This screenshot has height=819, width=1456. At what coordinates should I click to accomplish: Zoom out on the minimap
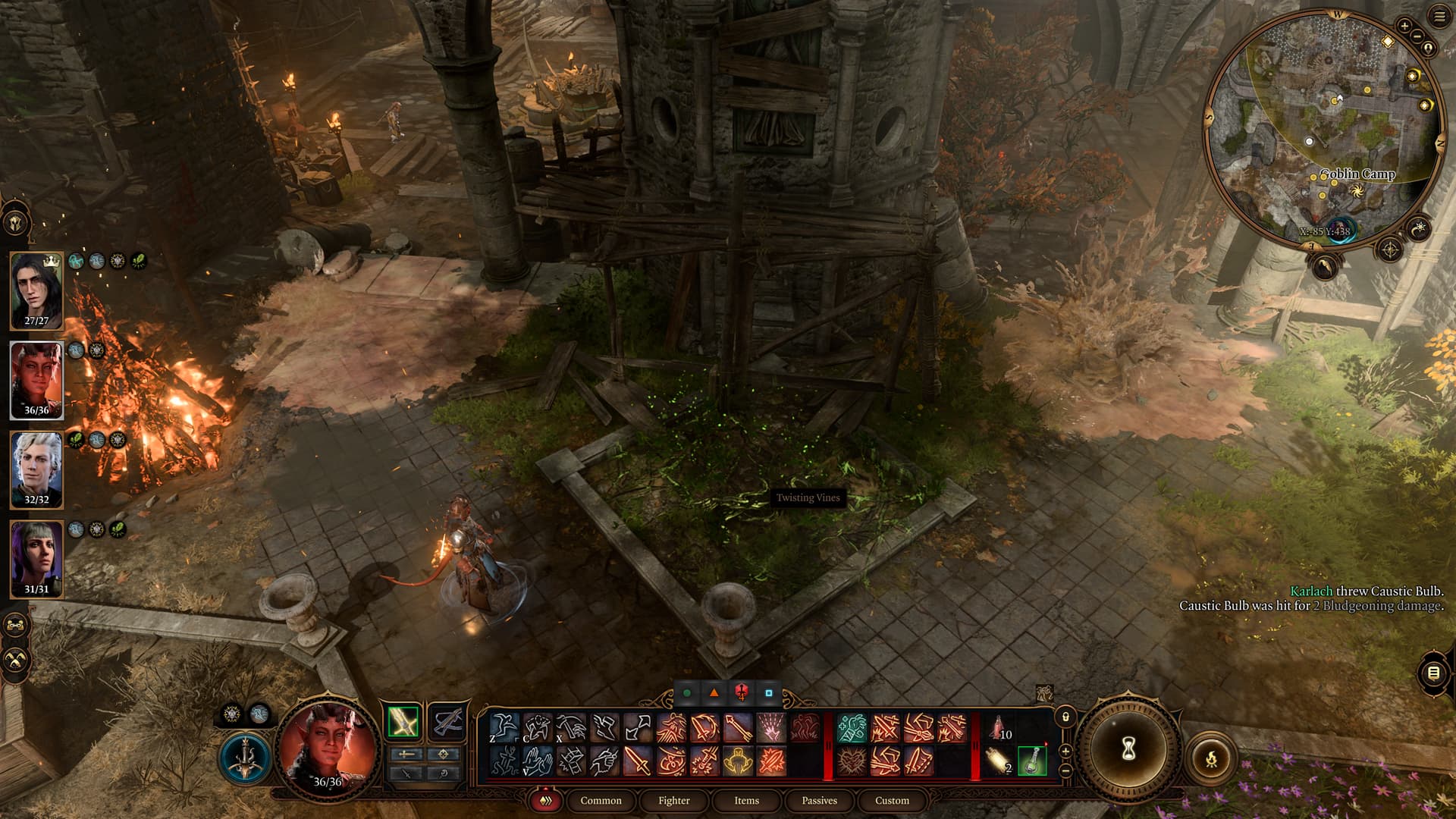point(1417,36)
